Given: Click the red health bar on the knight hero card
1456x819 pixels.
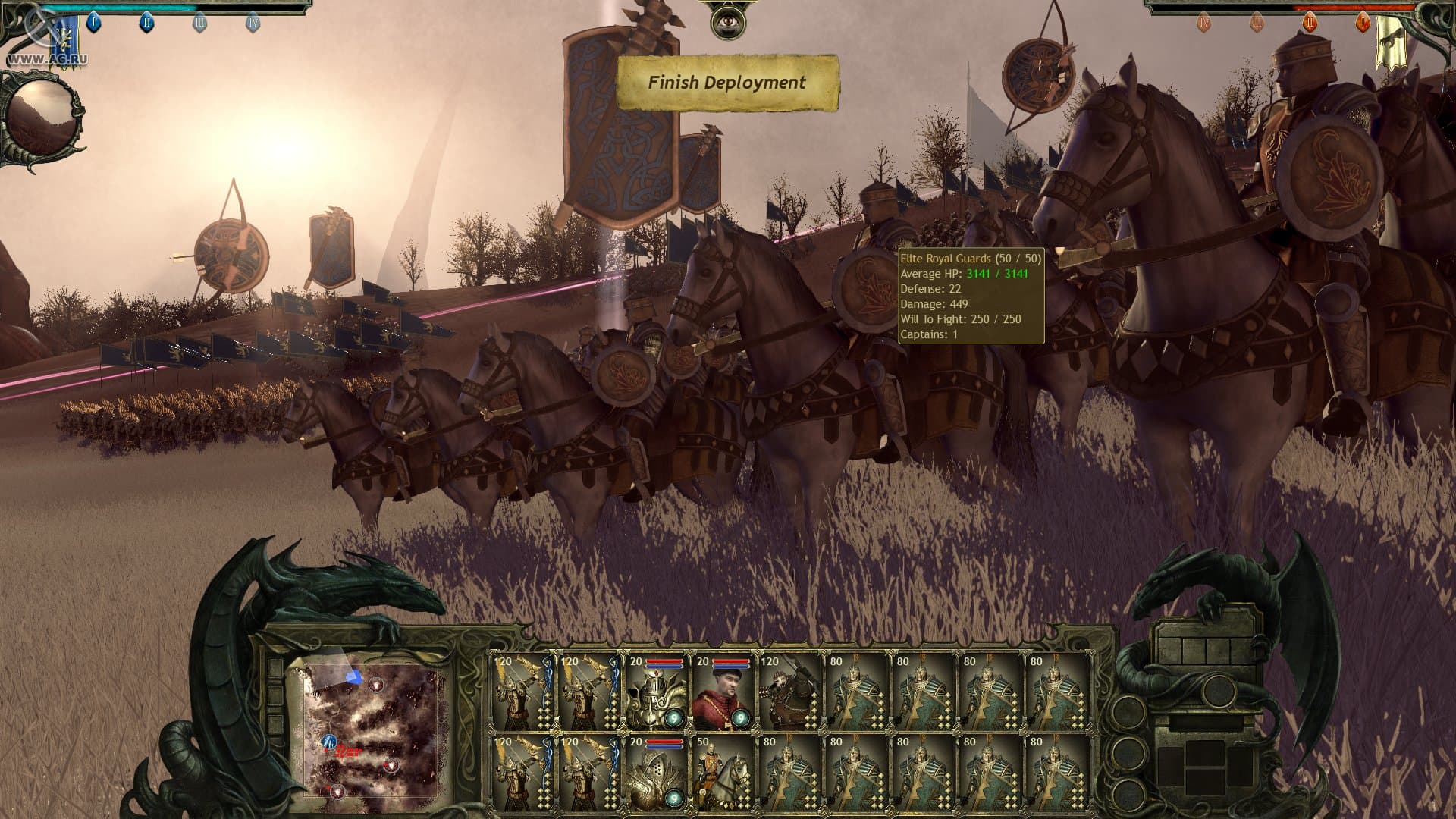Looking at the screenshot, I should point(665,661).
